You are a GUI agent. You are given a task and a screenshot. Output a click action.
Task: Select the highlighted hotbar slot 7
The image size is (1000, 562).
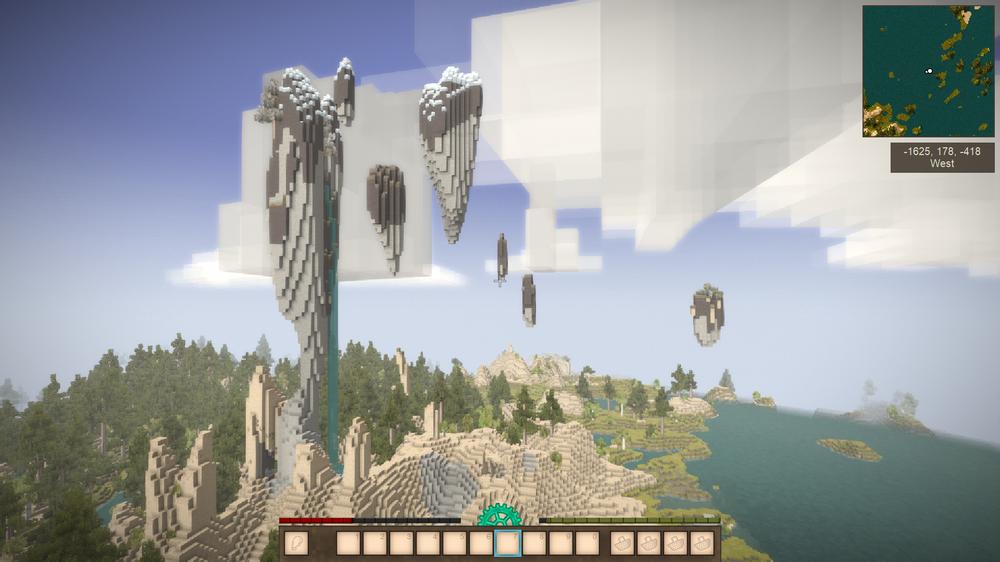(508, 543)
